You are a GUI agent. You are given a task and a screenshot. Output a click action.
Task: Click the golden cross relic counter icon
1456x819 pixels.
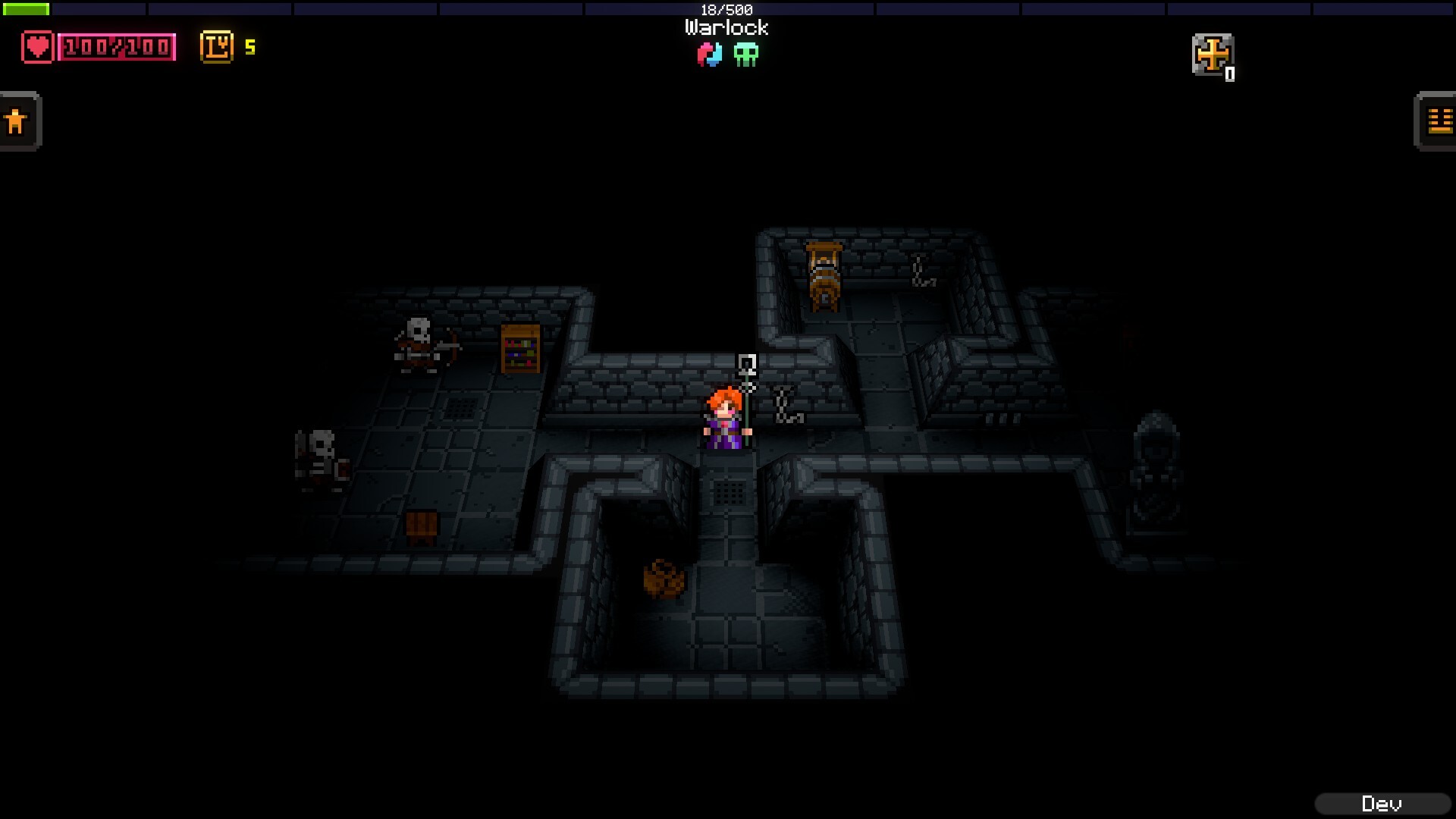tap(1213, 55)
